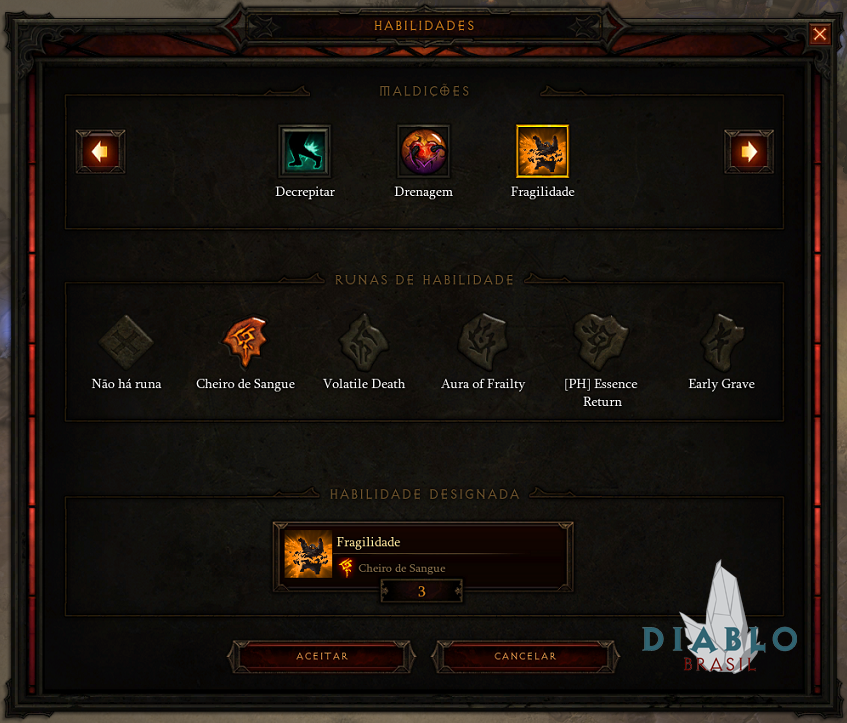Accept with the Aceitar button
The width and height of the screenshot is (847, 723).
tap(322, 657)
